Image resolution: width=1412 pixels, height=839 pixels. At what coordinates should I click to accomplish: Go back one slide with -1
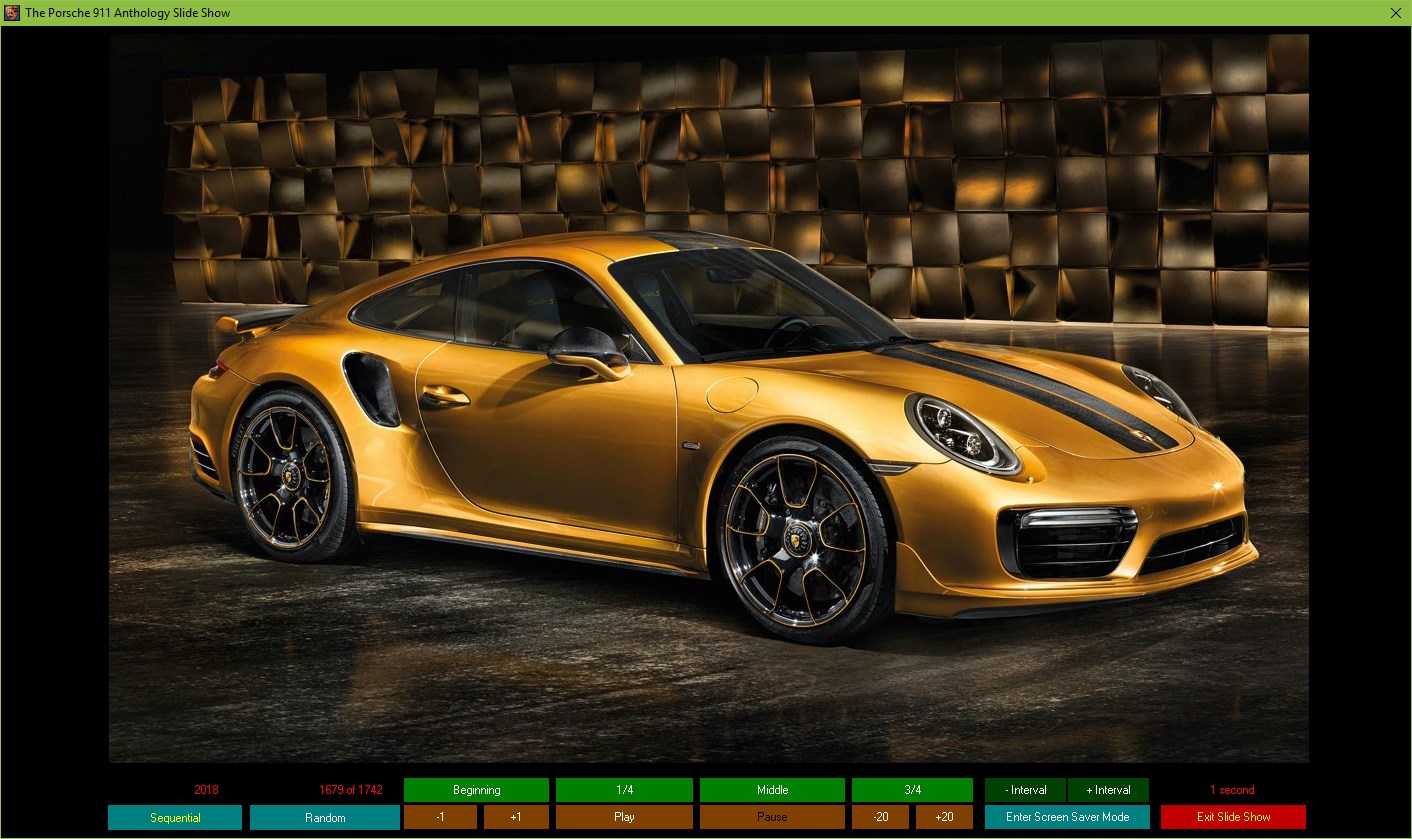pos(440,817)
